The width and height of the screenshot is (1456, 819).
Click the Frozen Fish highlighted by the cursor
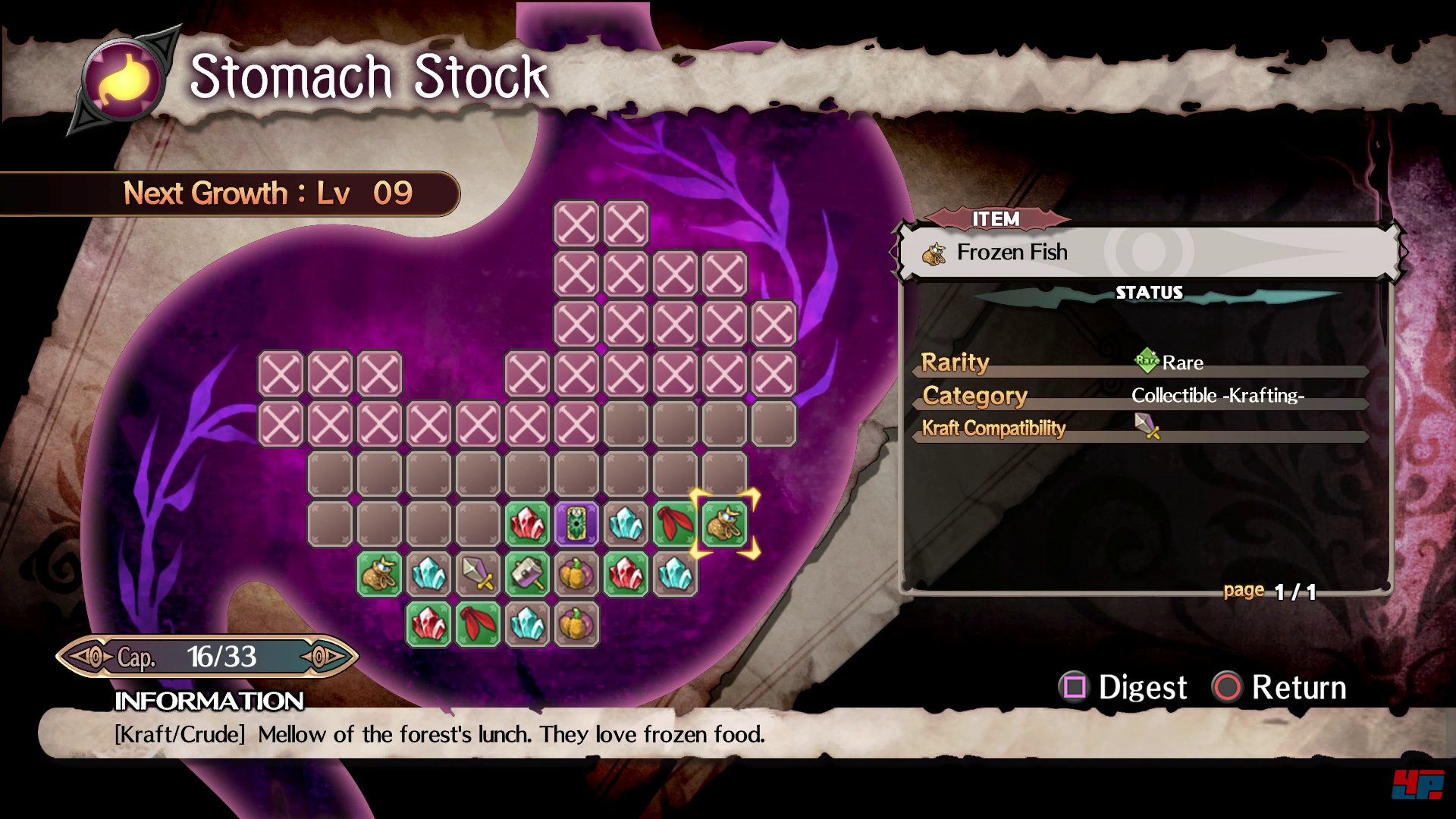[x=724, y=524]
